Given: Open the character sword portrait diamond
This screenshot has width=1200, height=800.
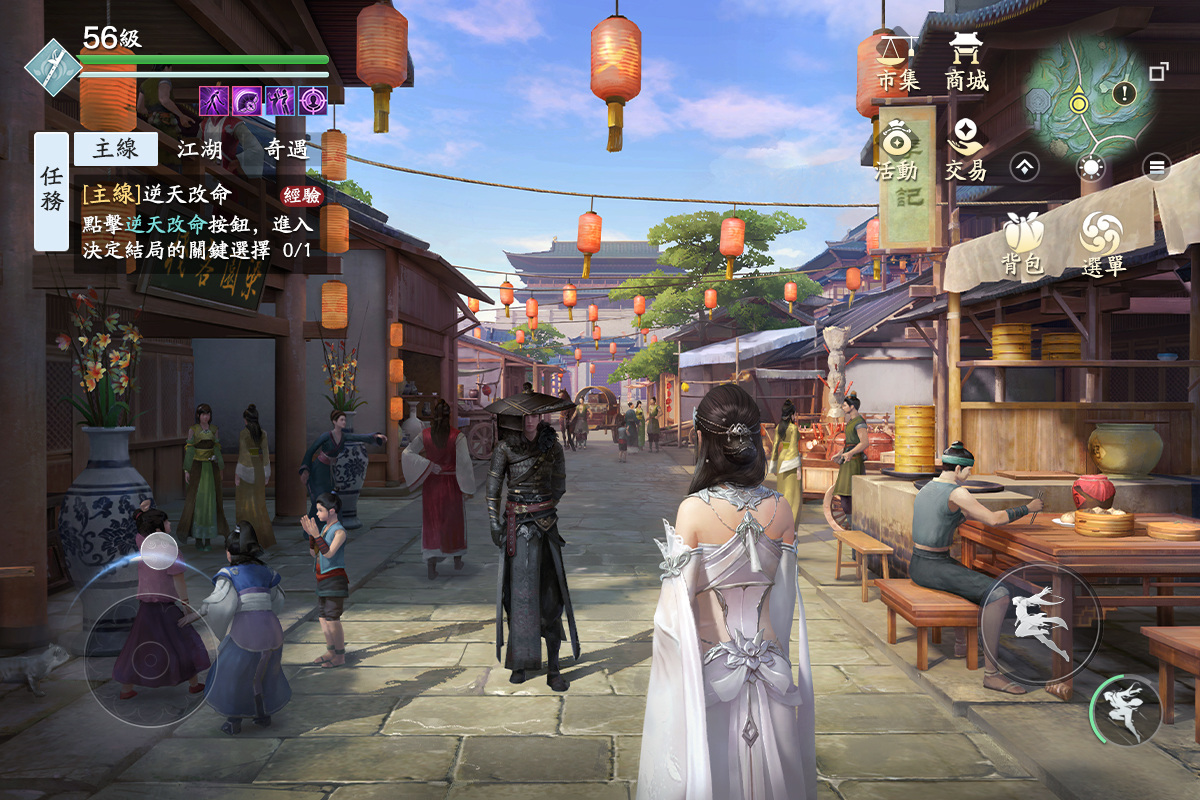Looking at the screenshot, I should tap(50, 65).
